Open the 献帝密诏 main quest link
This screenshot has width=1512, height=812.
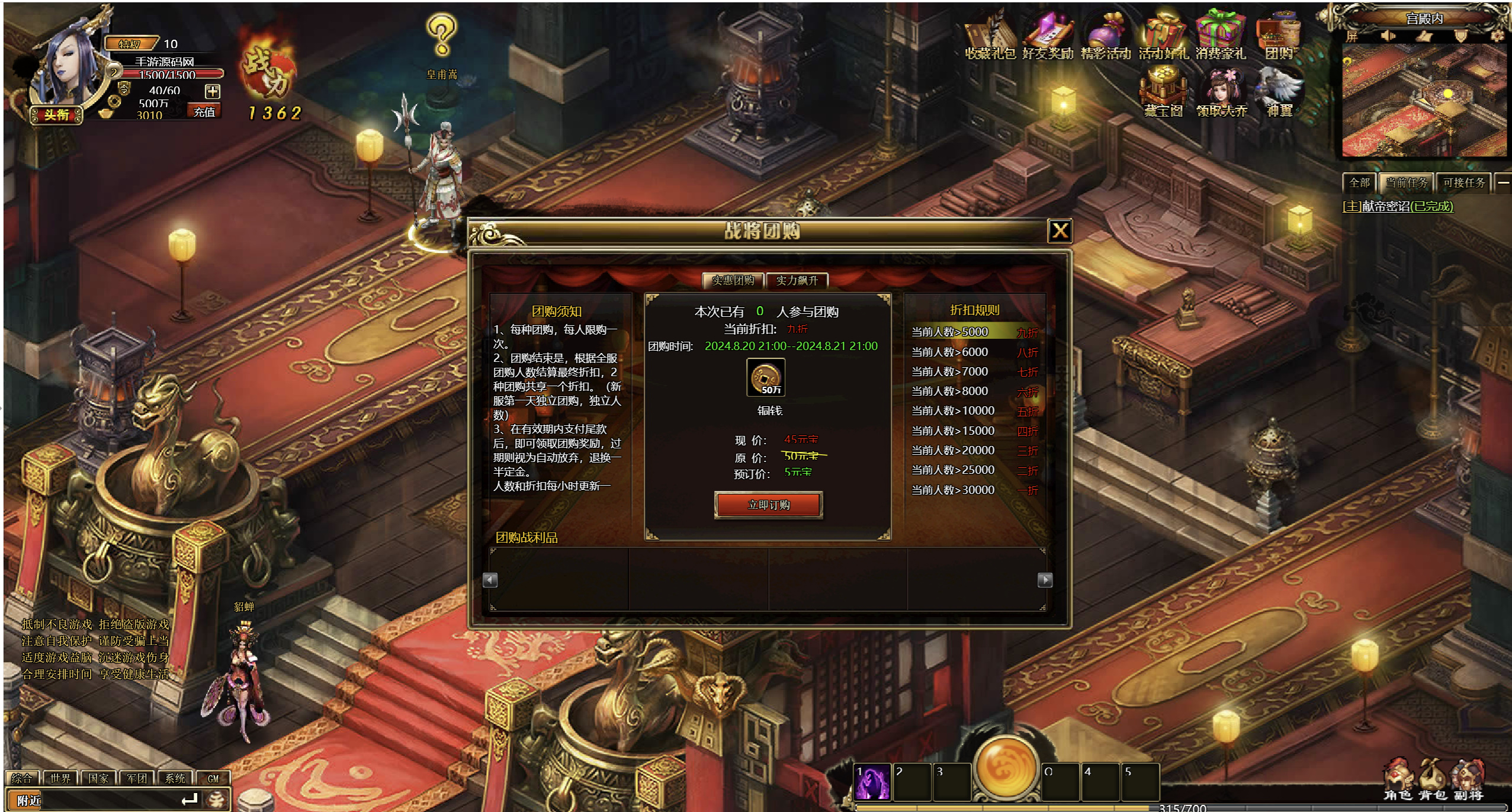[1397, 206]
